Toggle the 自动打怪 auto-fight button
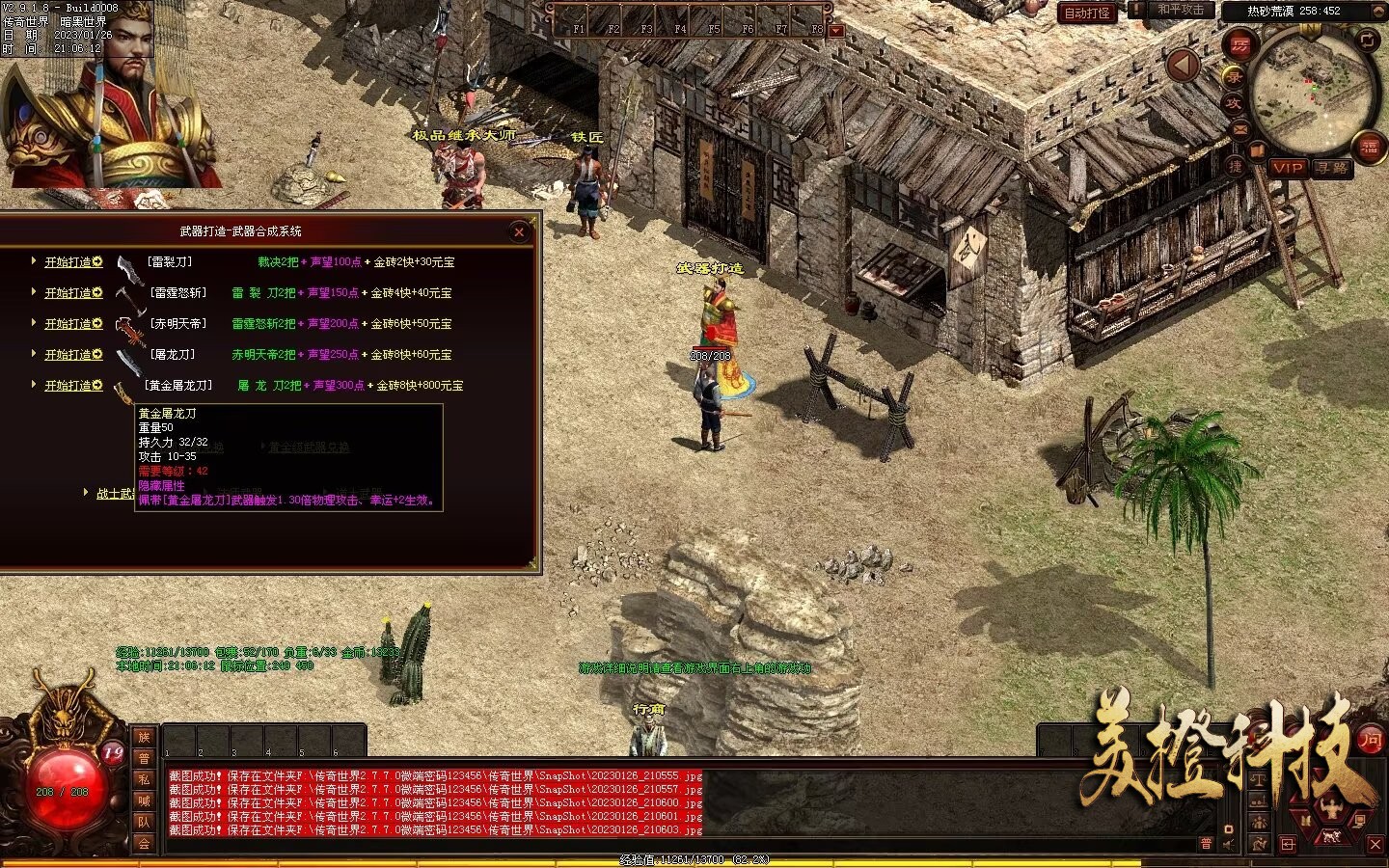 tap(1087, 14)
